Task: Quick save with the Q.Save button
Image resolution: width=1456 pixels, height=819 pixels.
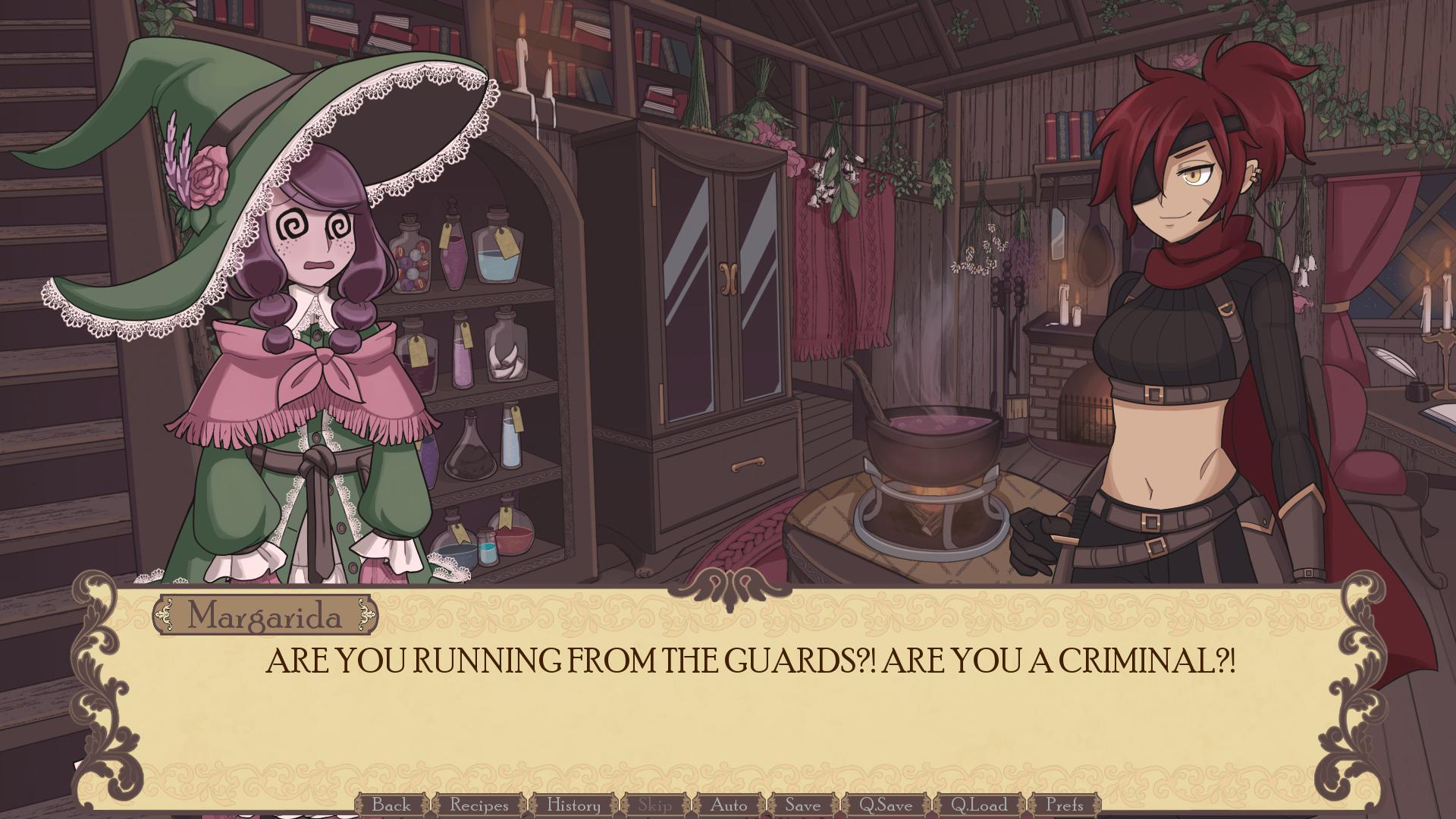Action: [x=888, y=806]
